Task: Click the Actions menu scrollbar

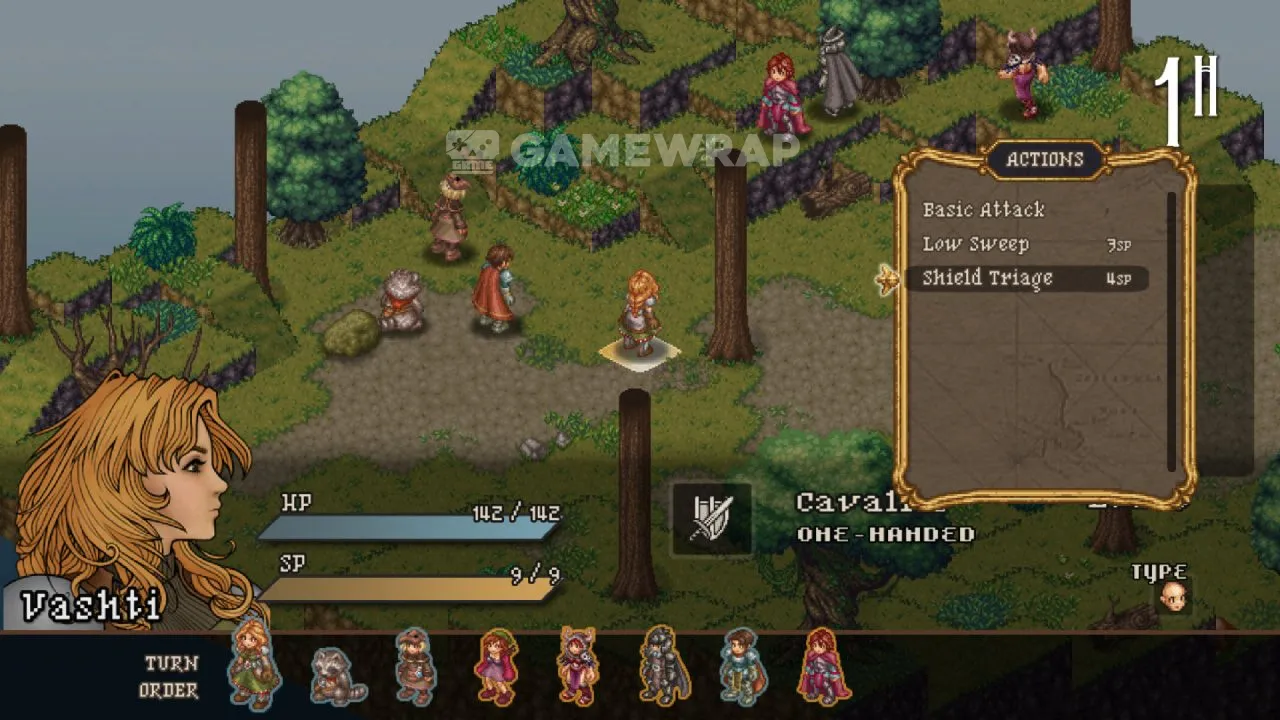Action: pyautogui.click(x=1172, y=330)
